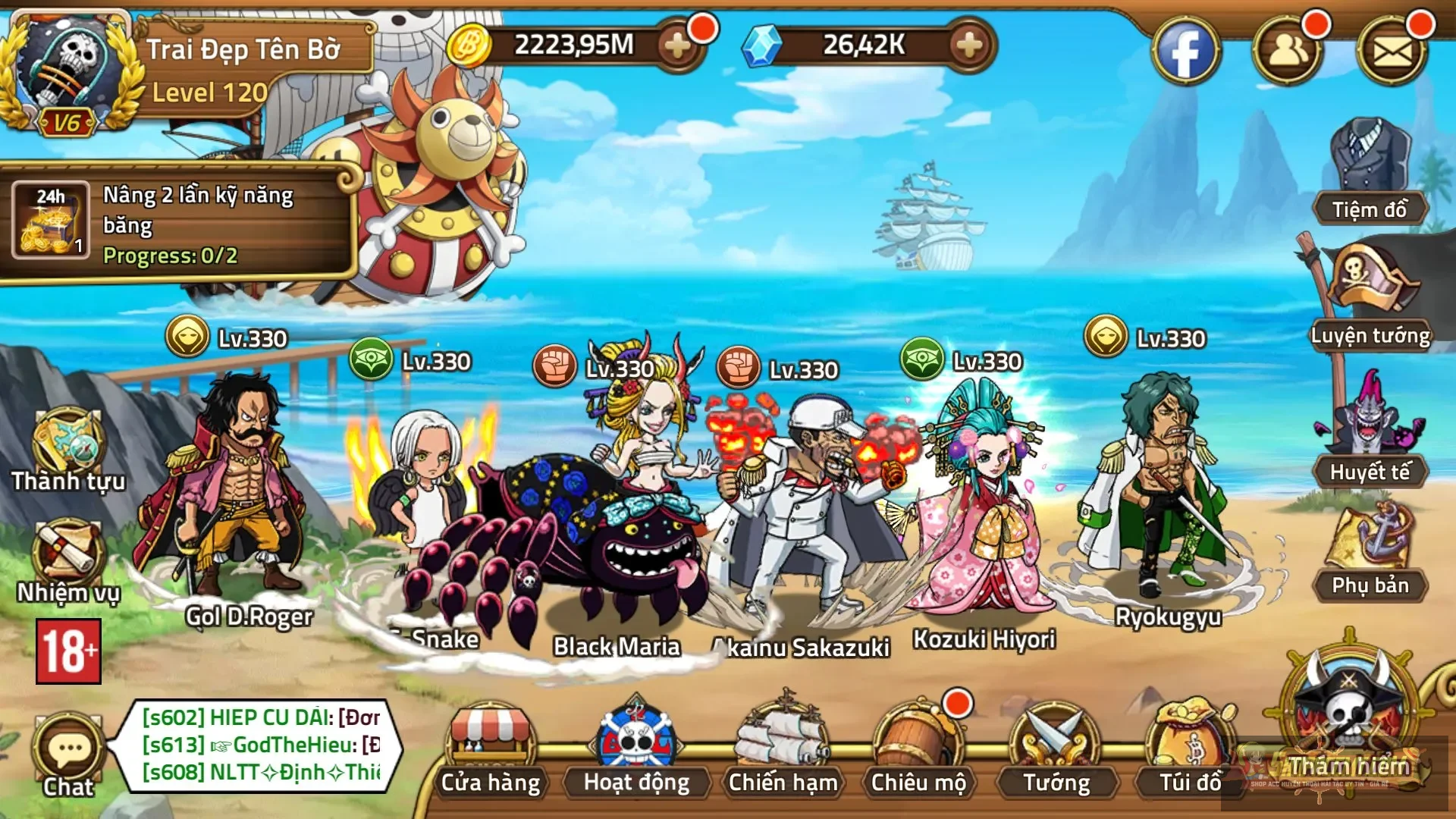Open the friends list icon
This screenshot has width=1456, height=819.
(1287, 52)
